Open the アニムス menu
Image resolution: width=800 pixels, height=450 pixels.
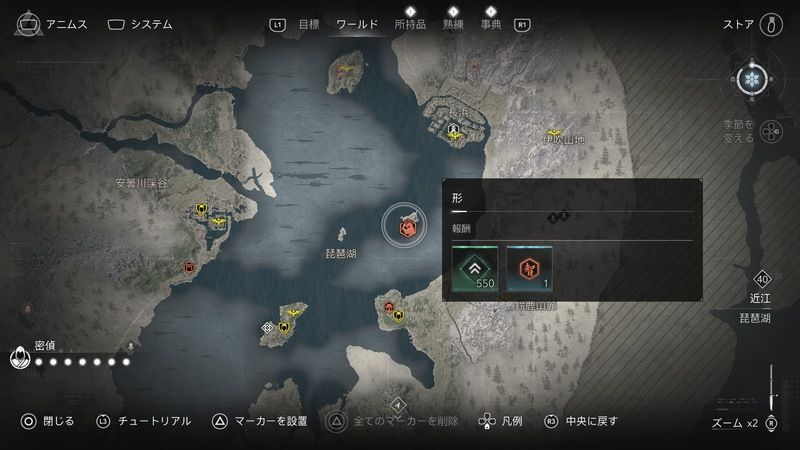point(56,24)
